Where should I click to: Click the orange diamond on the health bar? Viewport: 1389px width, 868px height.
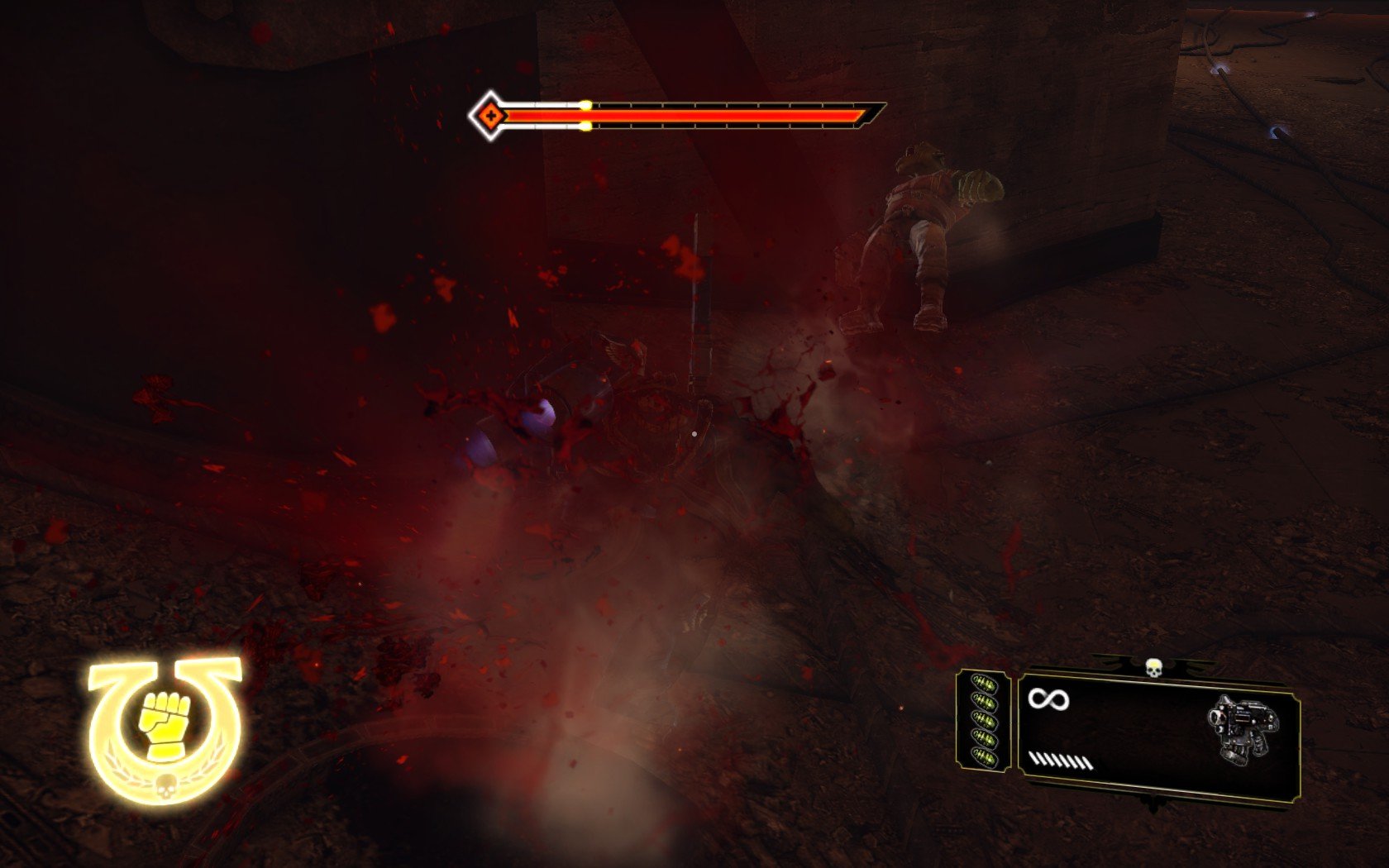(x=490, y=115)
